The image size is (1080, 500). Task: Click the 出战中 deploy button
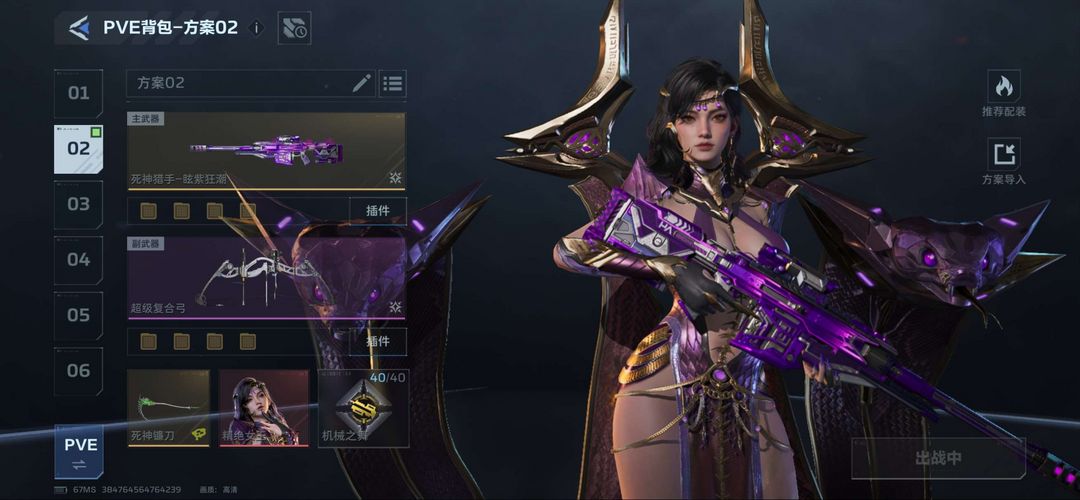pos(938,458)
